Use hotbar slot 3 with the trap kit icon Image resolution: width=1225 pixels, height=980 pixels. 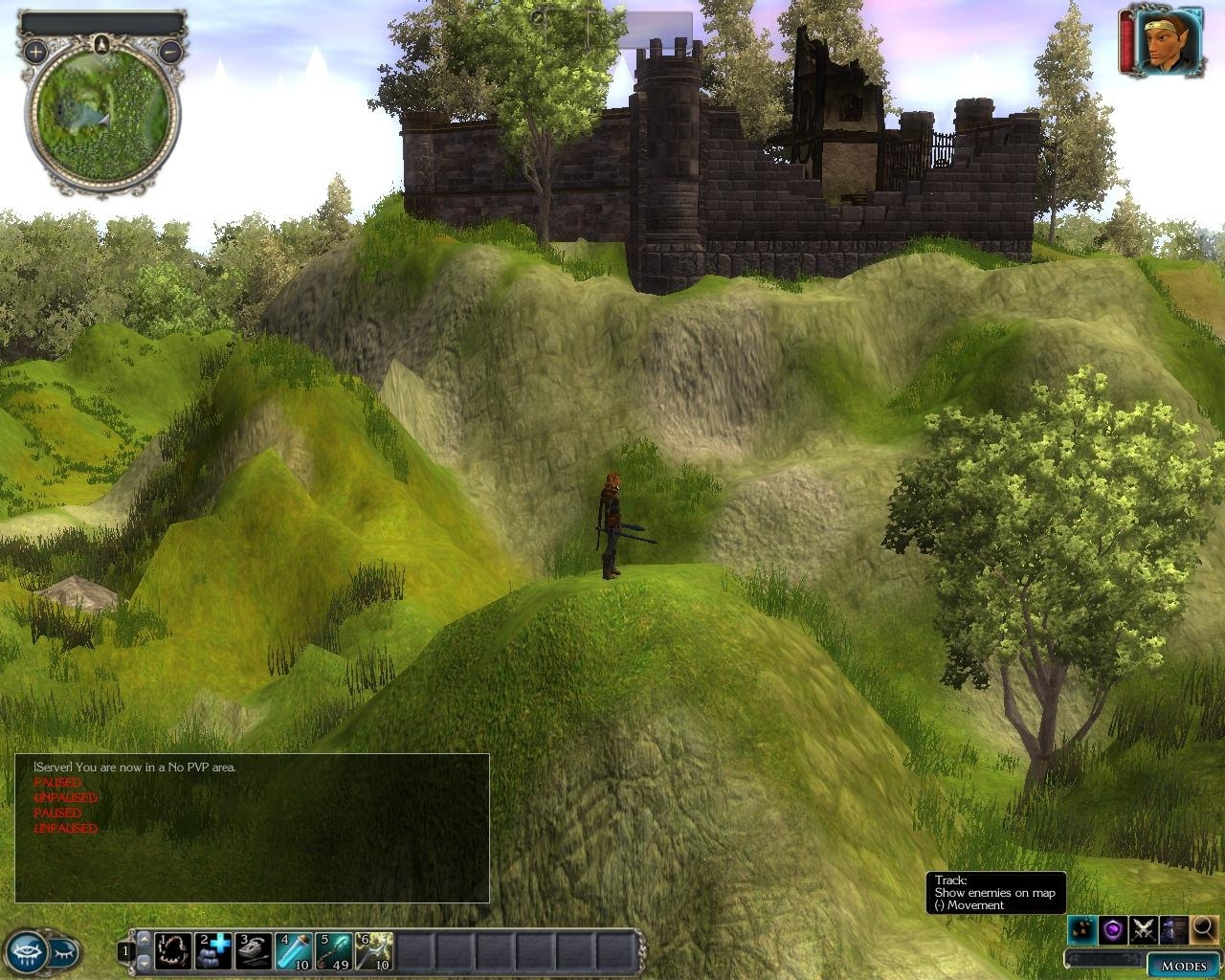pos(254,951)
